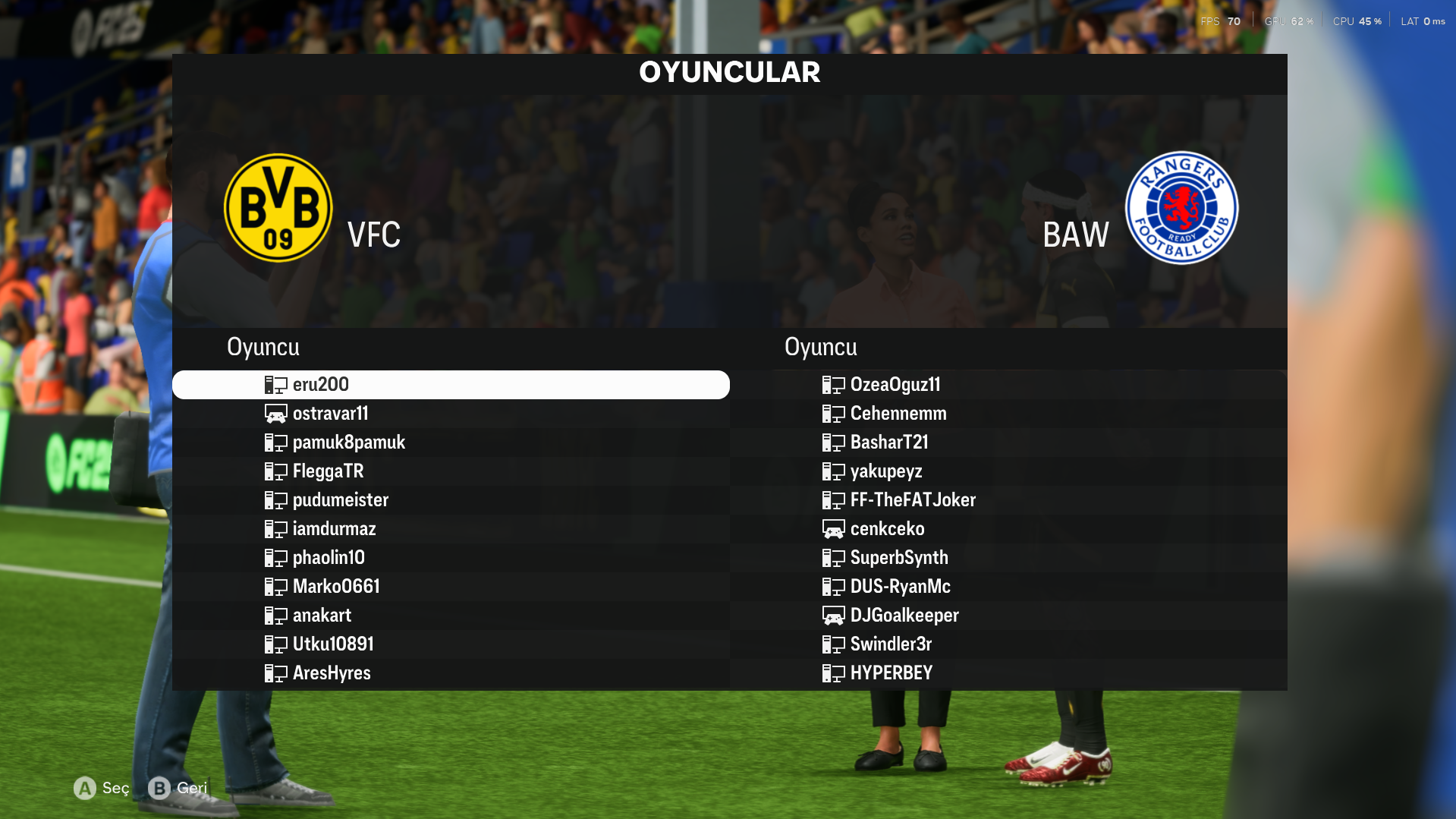Viewport: 1456px width, 819px height.
Task: Select player eru200 in the list
Action: coord(321,385)
